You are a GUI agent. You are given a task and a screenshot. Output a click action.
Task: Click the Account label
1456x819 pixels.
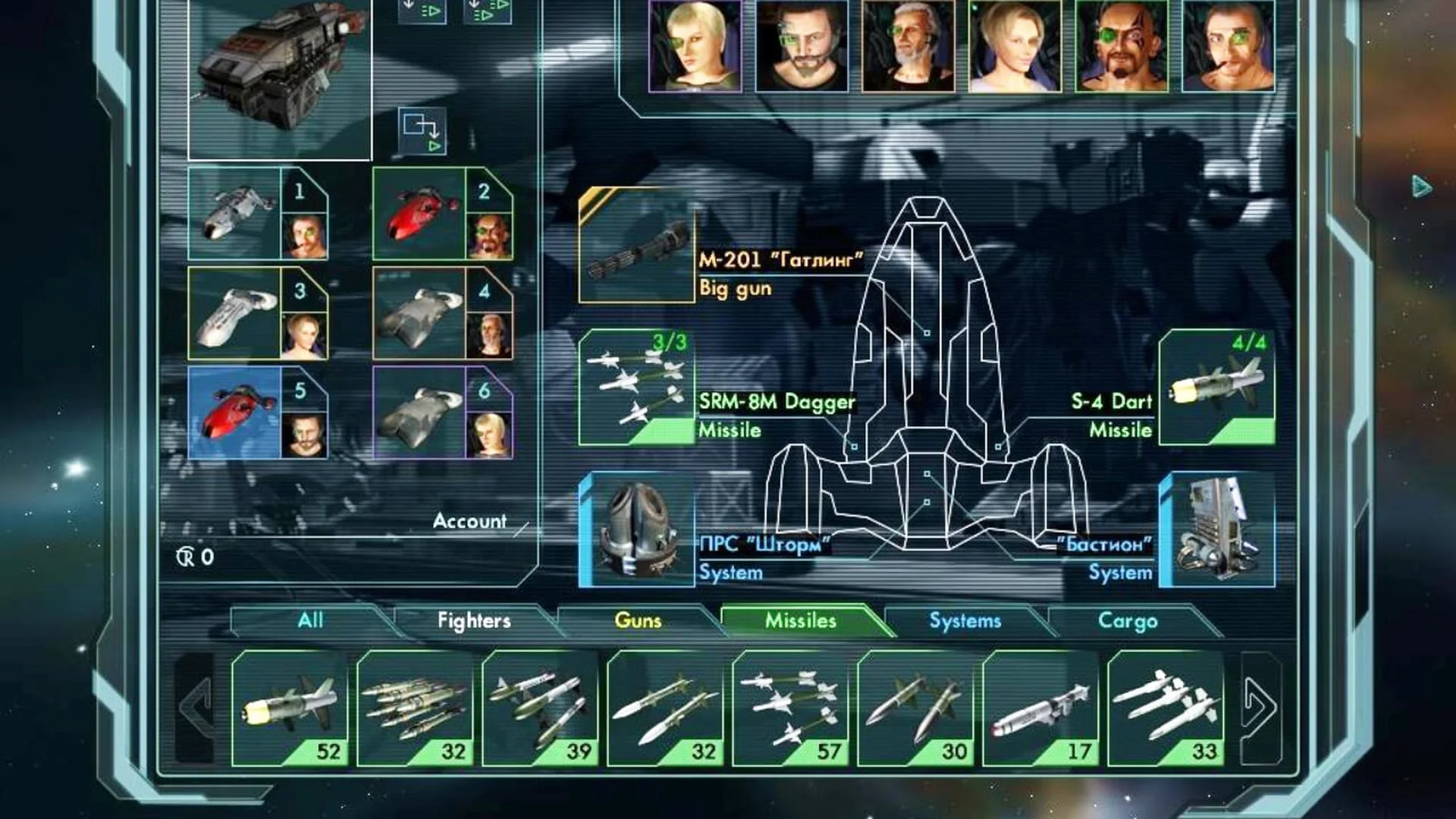click(469, 521)
